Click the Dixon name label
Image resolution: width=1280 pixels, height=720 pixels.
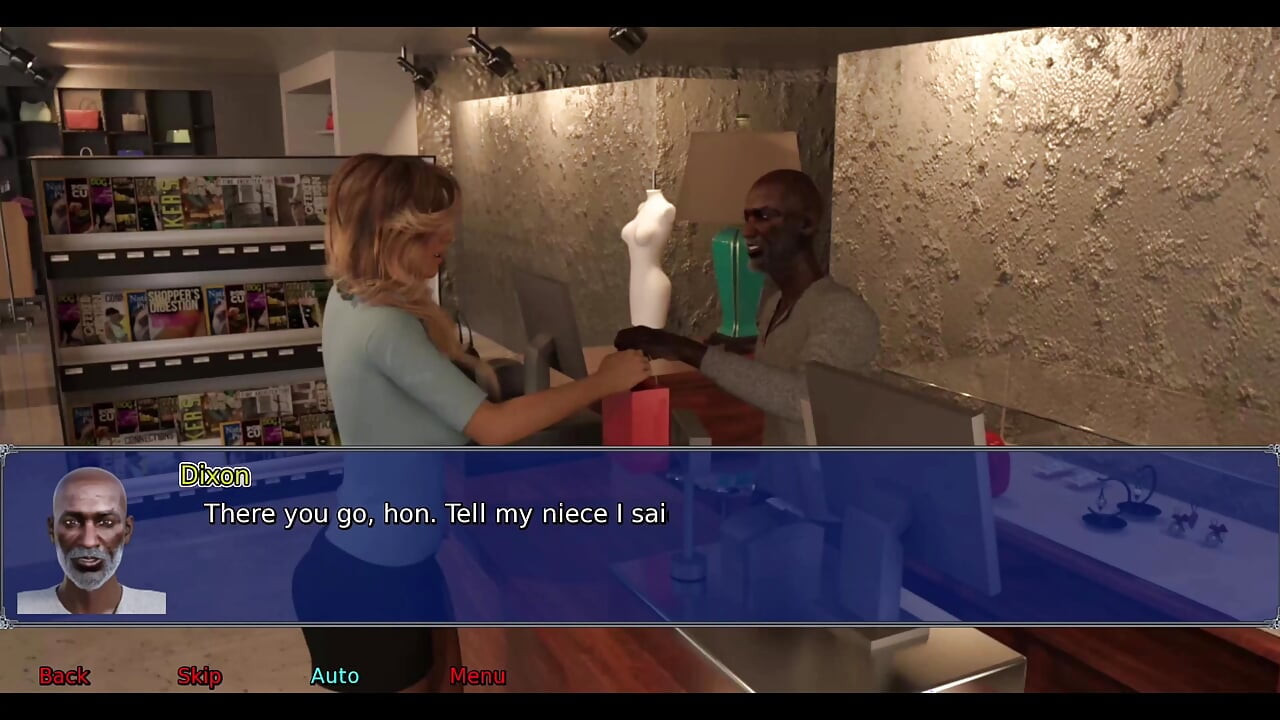[x=214, y=476]
